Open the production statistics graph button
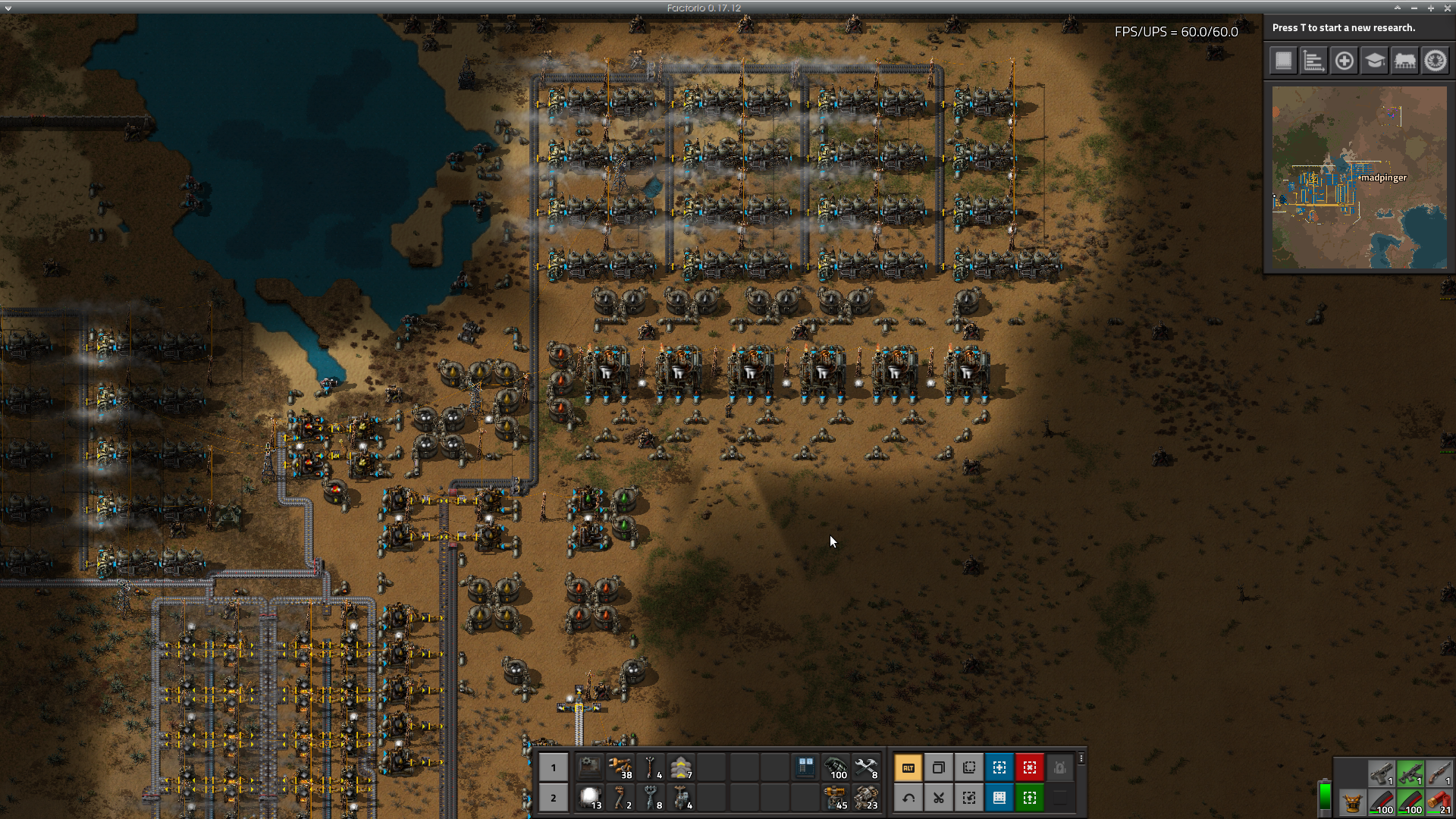Image resolution: width=1456 pixels, height=819 pixels. (1313, 61)
